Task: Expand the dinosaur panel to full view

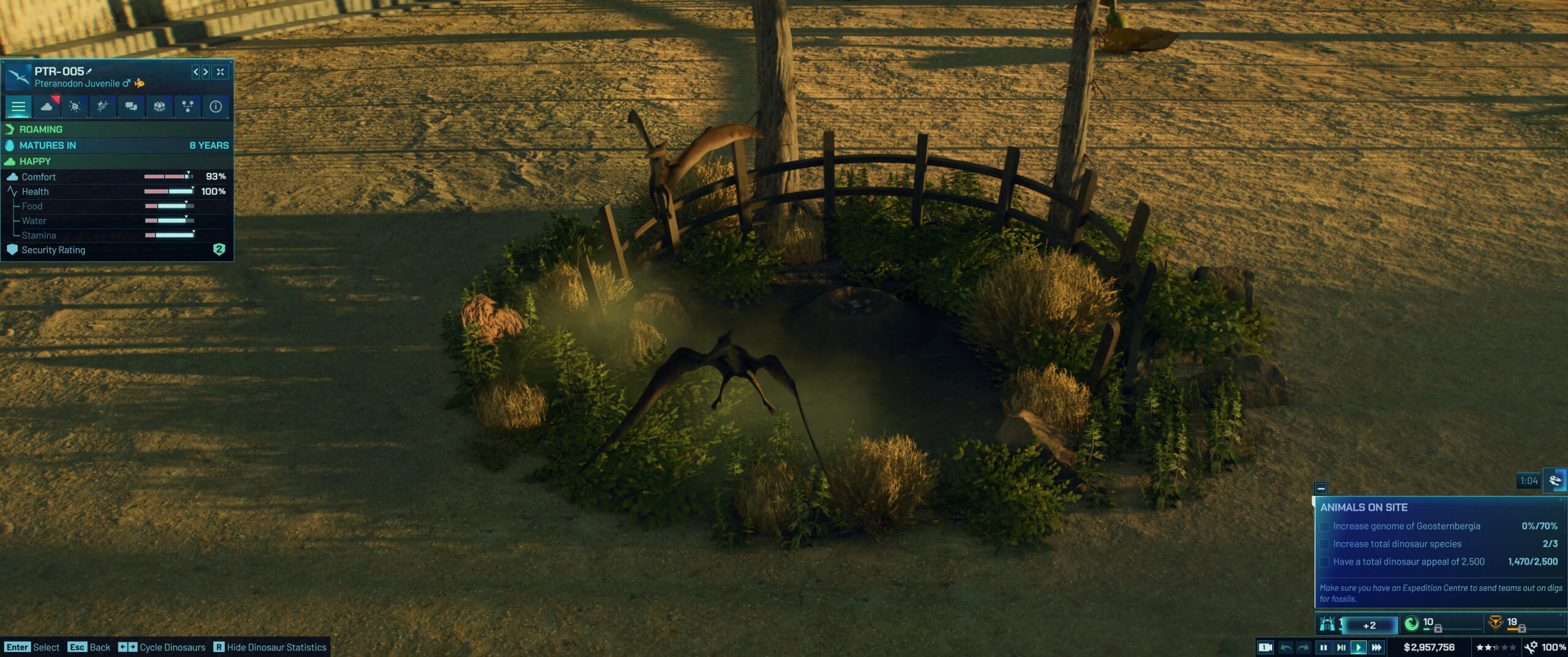Action: pyautogui.click(x=220, y=70)
